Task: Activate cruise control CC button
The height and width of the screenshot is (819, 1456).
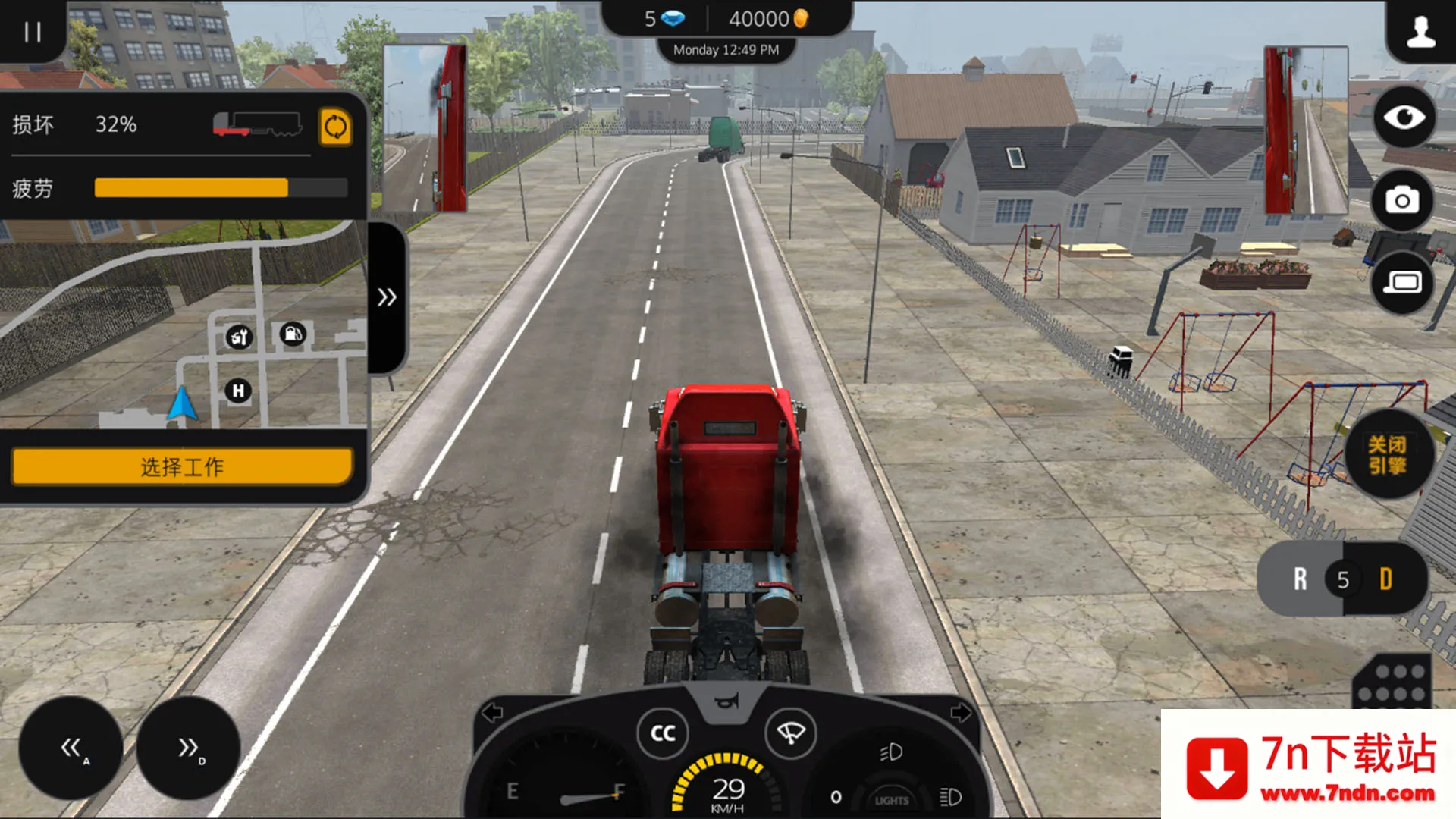Action: tap(663, 733)
